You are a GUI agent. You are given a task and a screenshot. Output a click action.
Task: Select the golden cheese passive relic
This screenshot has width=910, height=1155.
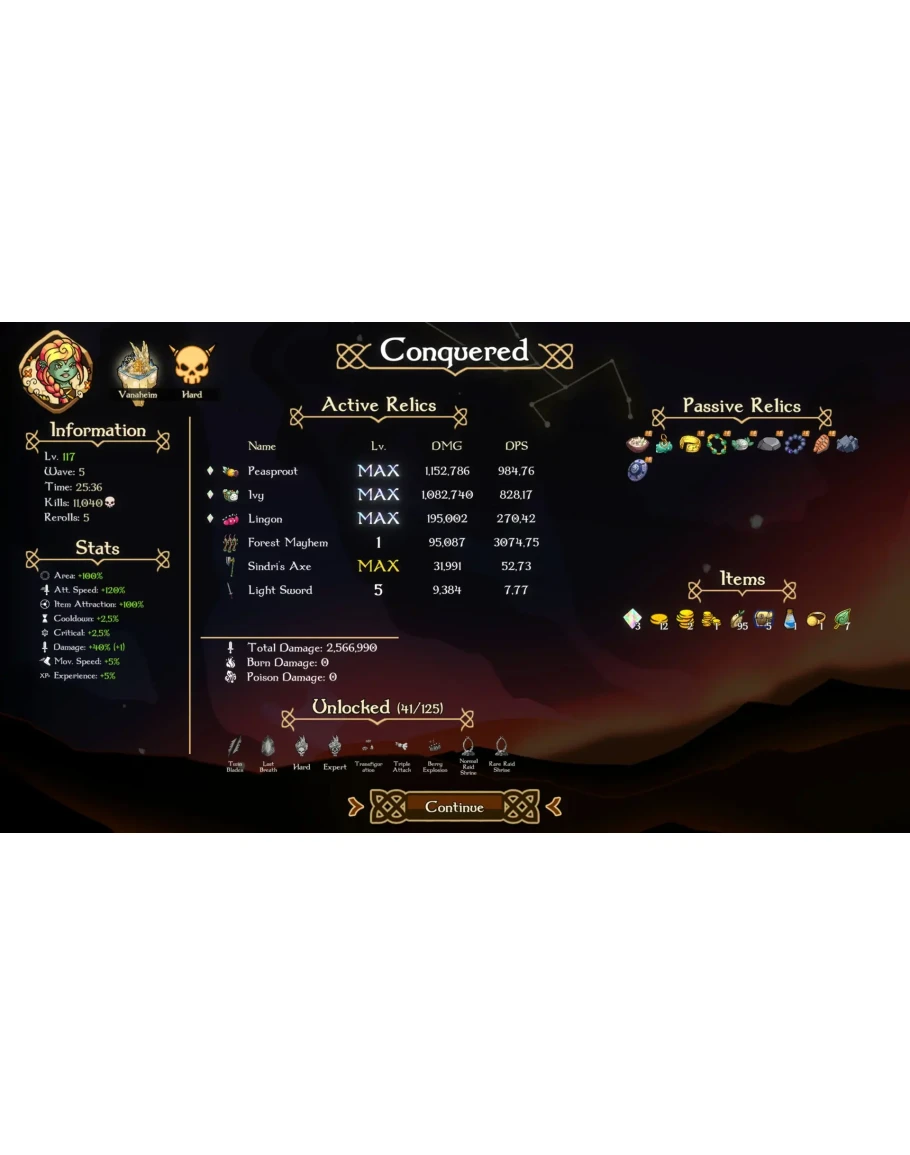click(689, 443)
